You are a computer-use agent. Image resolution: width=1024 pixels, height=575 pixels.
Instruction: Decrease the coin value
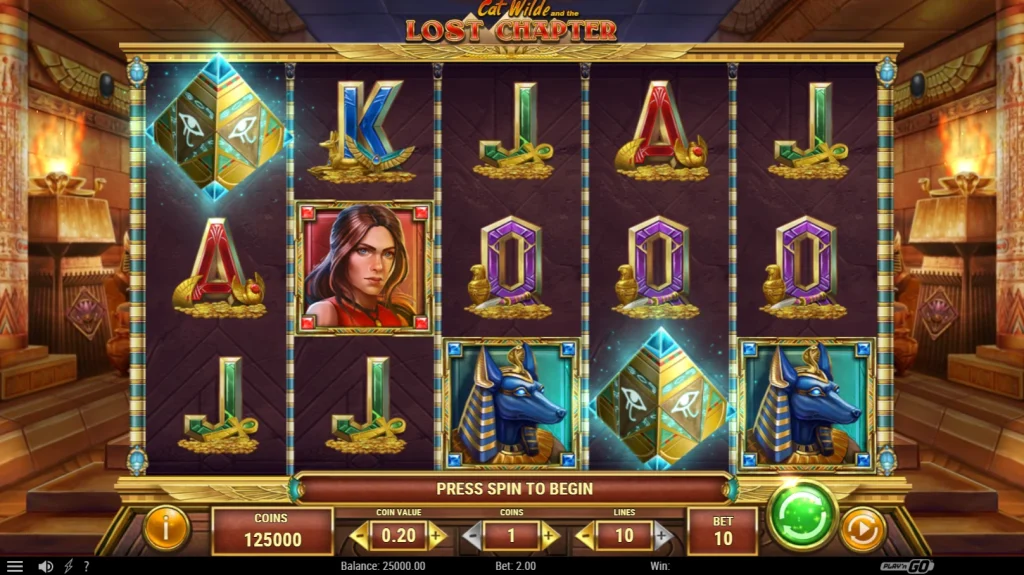tap(359, 536)
